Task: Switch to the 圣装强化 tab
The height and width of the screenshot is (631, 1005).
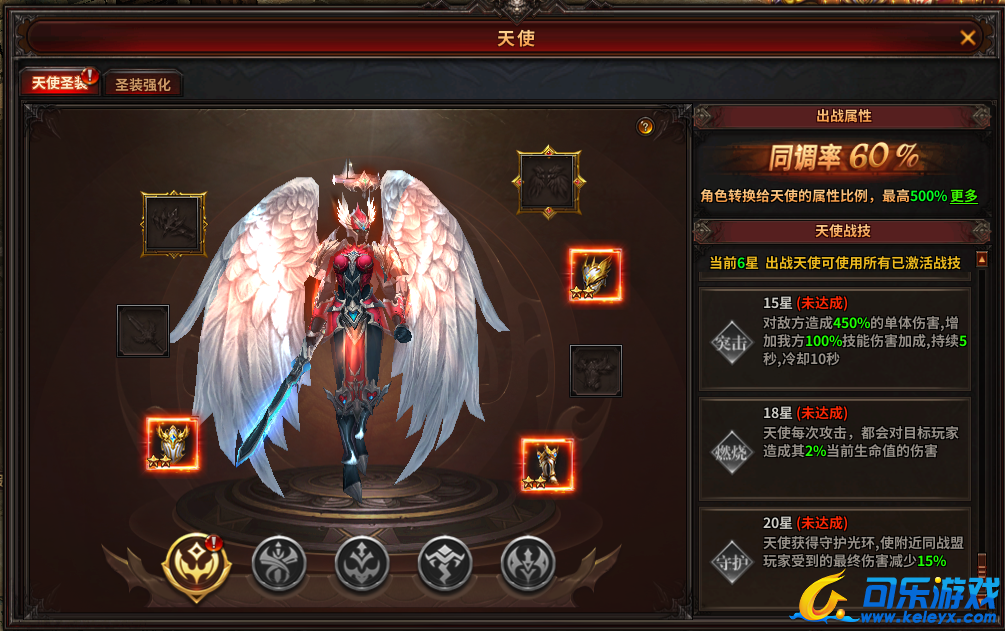Action: [x=143, y=85]
